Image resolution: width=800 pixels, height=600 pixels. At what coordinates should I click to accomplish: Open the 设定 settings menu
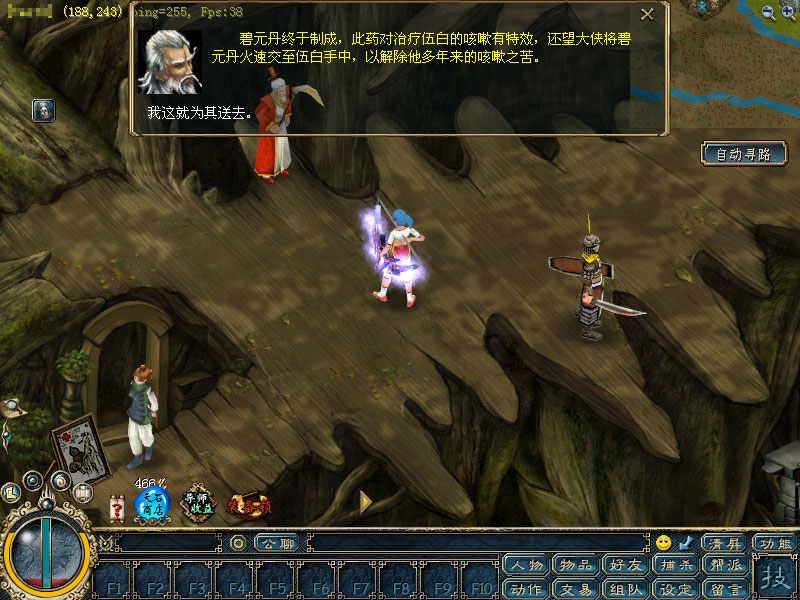[677, 588]
